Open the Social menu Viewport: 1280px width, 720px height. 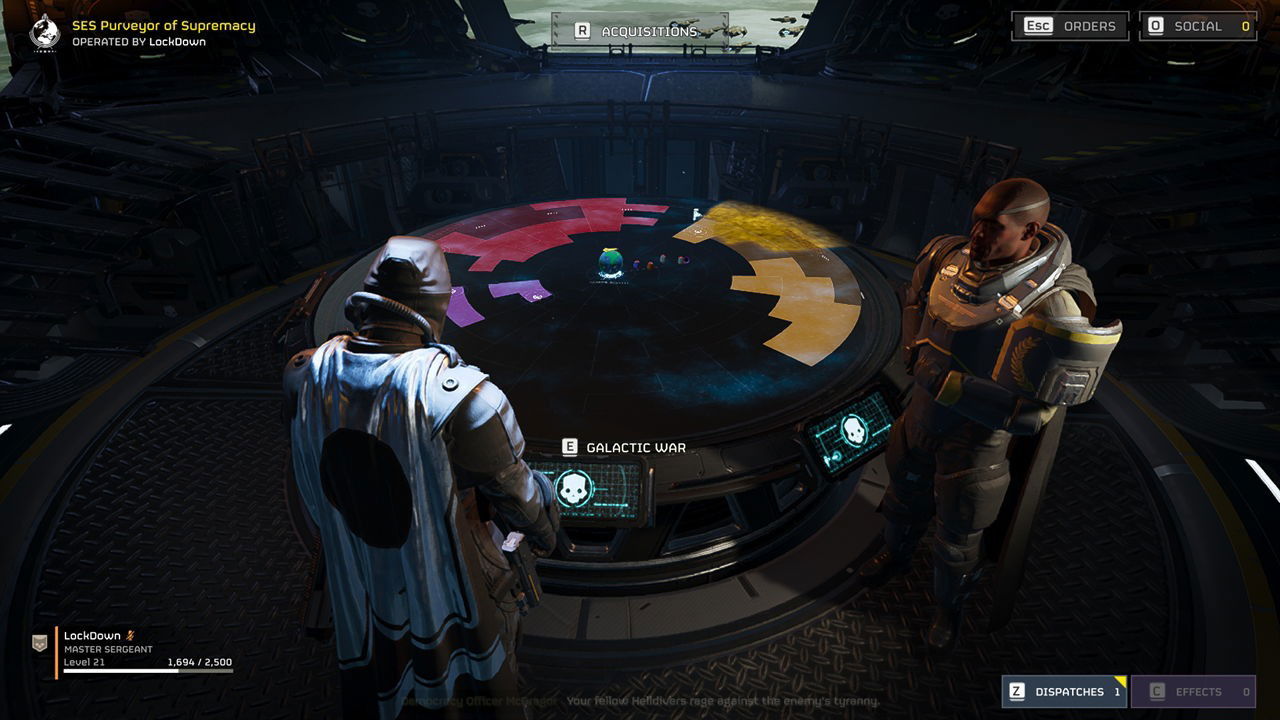[x=1198, y=26]
